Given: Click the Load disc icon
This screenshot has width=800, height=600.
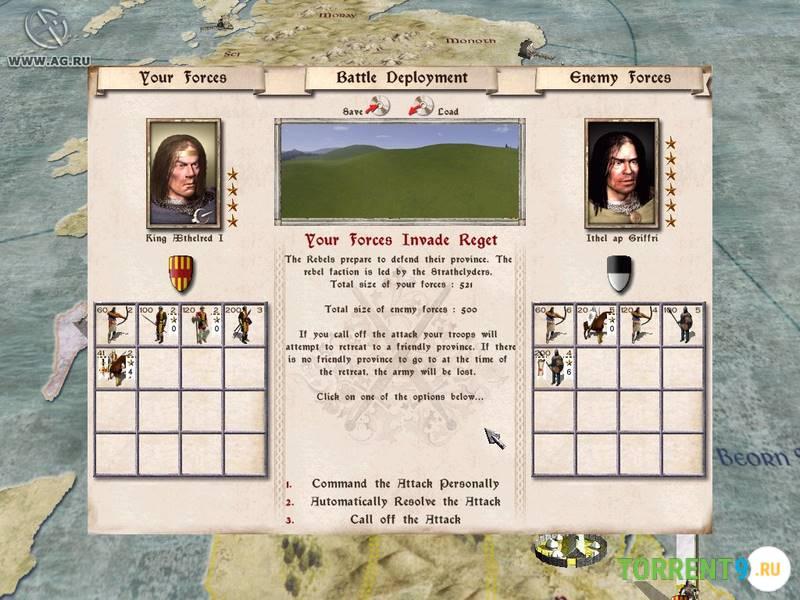Looking at the screenshot, I should click(422, 104).
